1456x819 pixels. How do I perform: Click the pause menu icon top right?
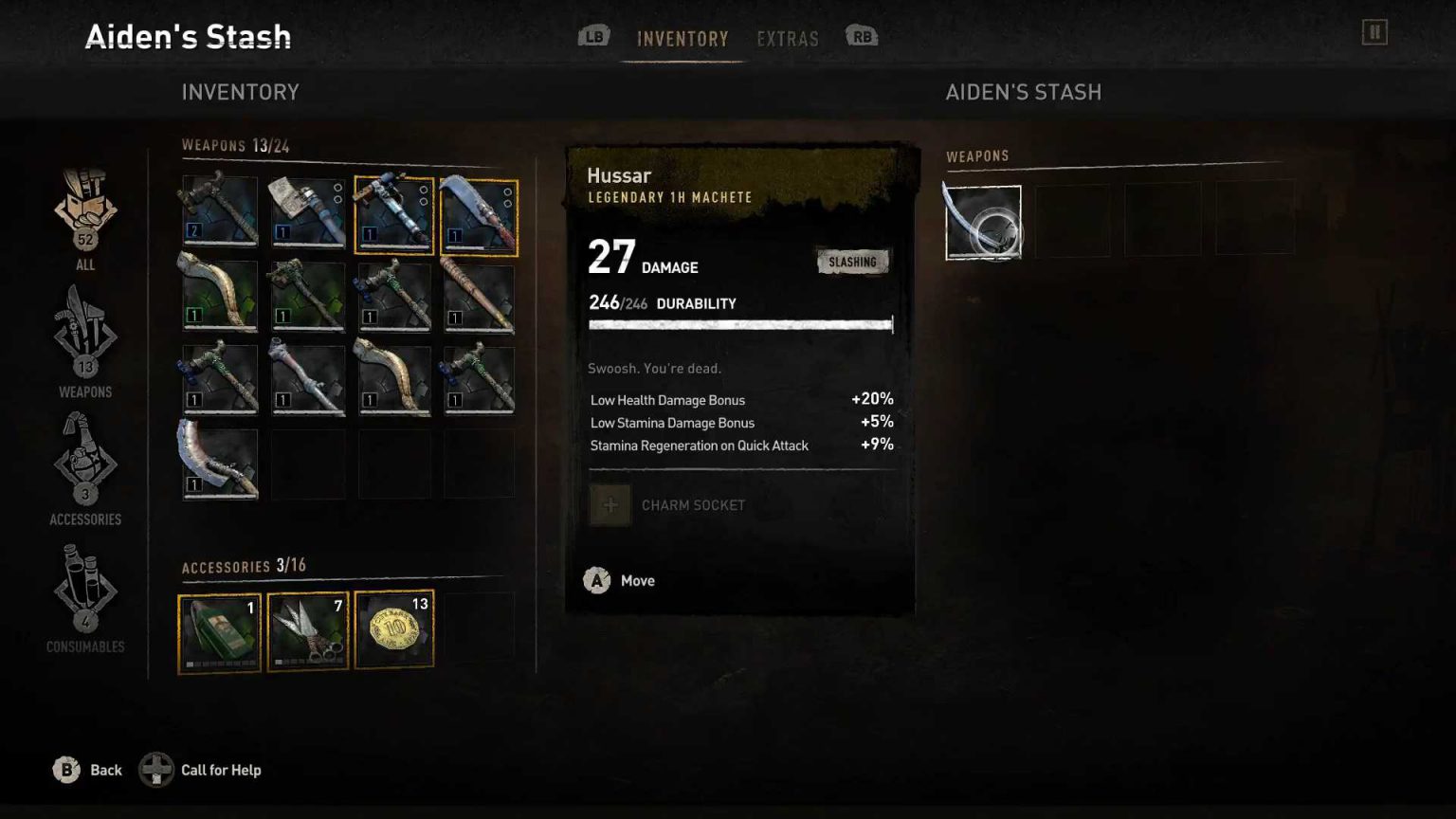click(1375, 31)
